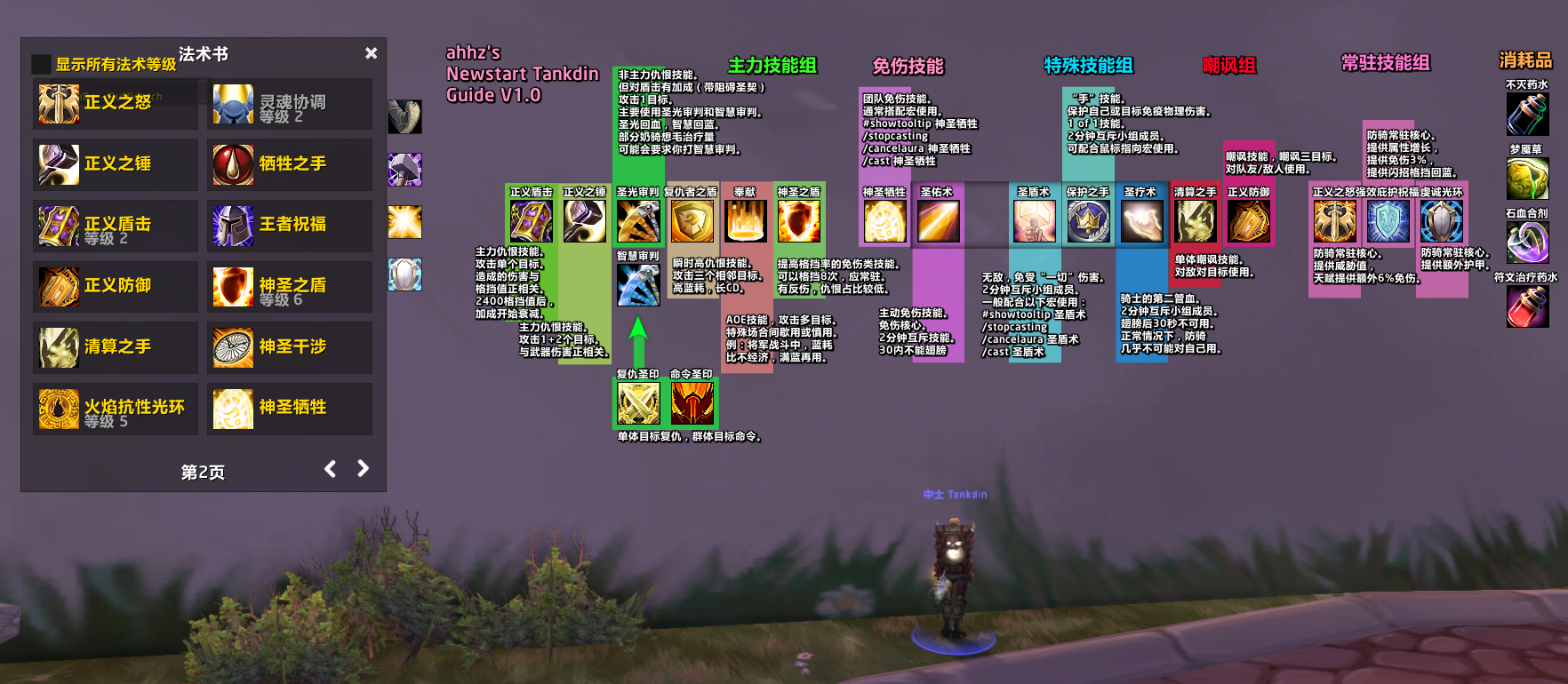
Task: Go to the previous spellbook page
Action: pos(330,469)
